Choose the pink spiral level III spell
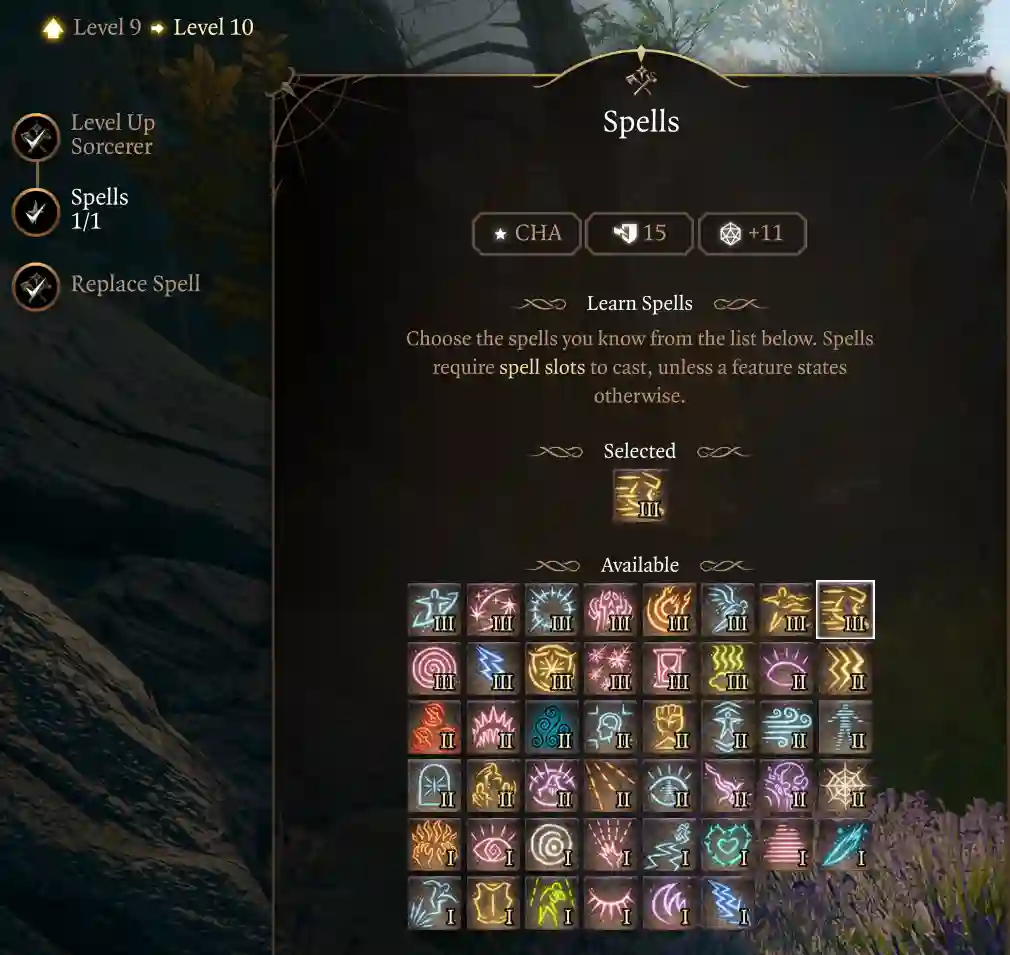The width and height of the screenshot is (1010, 955). [434, 669]
